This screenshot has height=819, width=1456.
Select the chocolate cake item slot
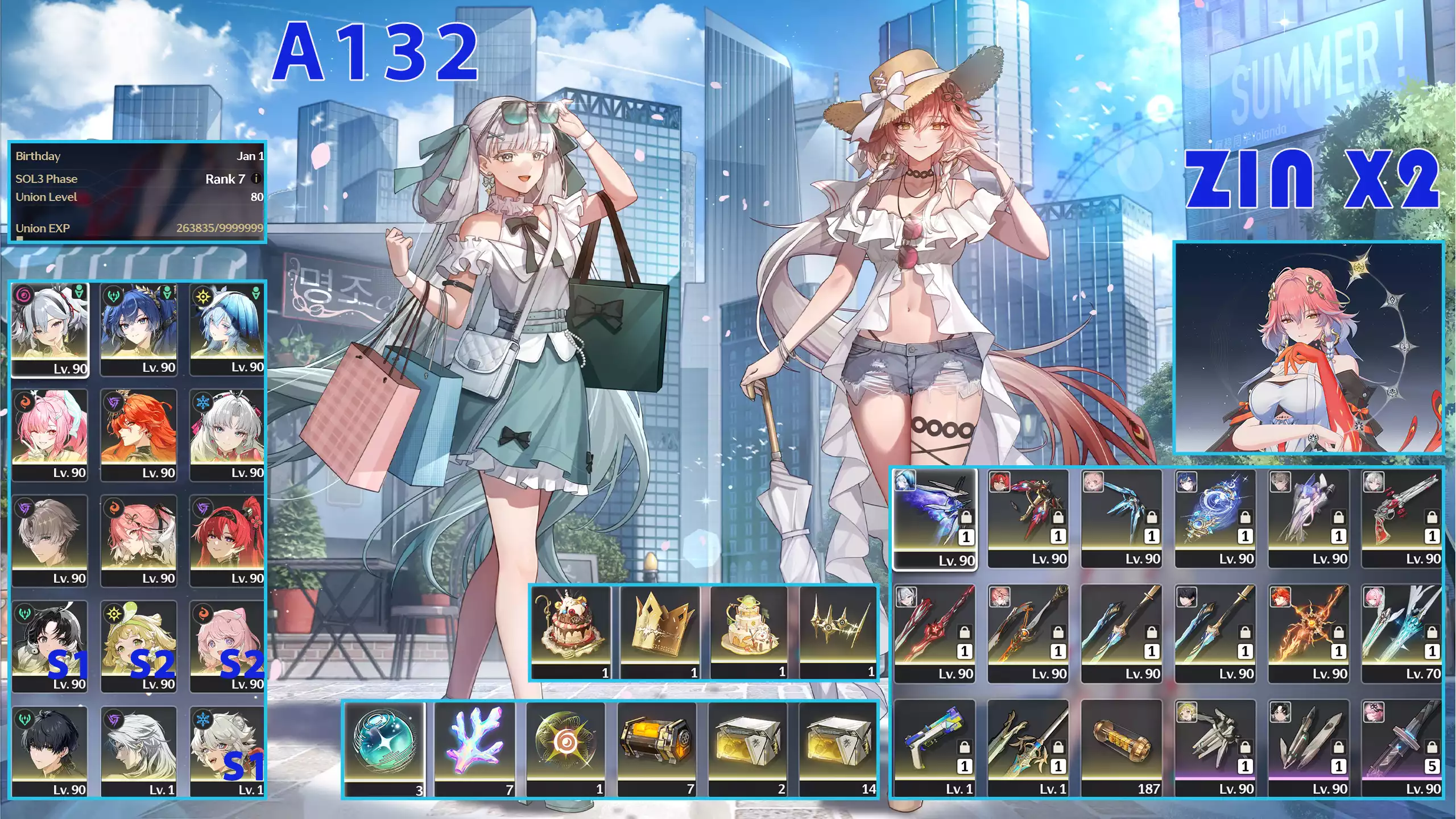(570, 632)
